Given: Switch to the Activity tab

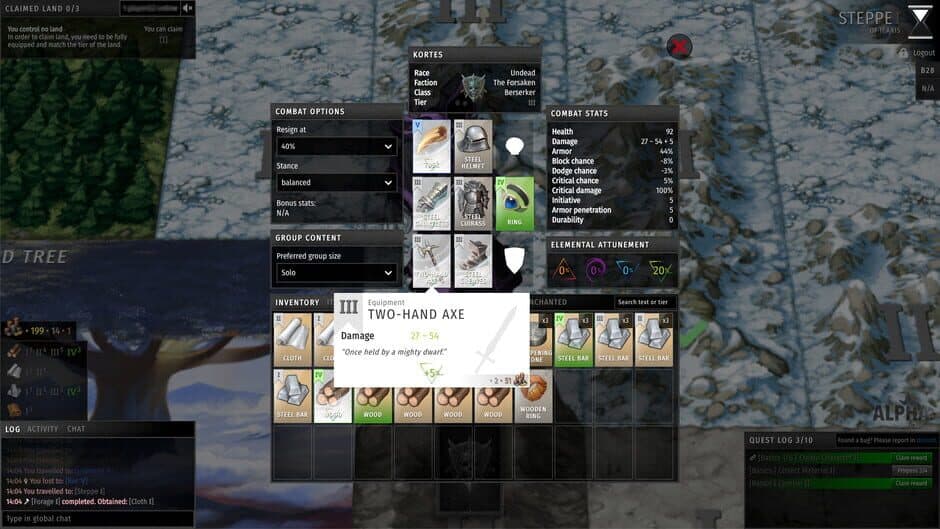Looking at the screenshot, I should click(x=42, y=429).
